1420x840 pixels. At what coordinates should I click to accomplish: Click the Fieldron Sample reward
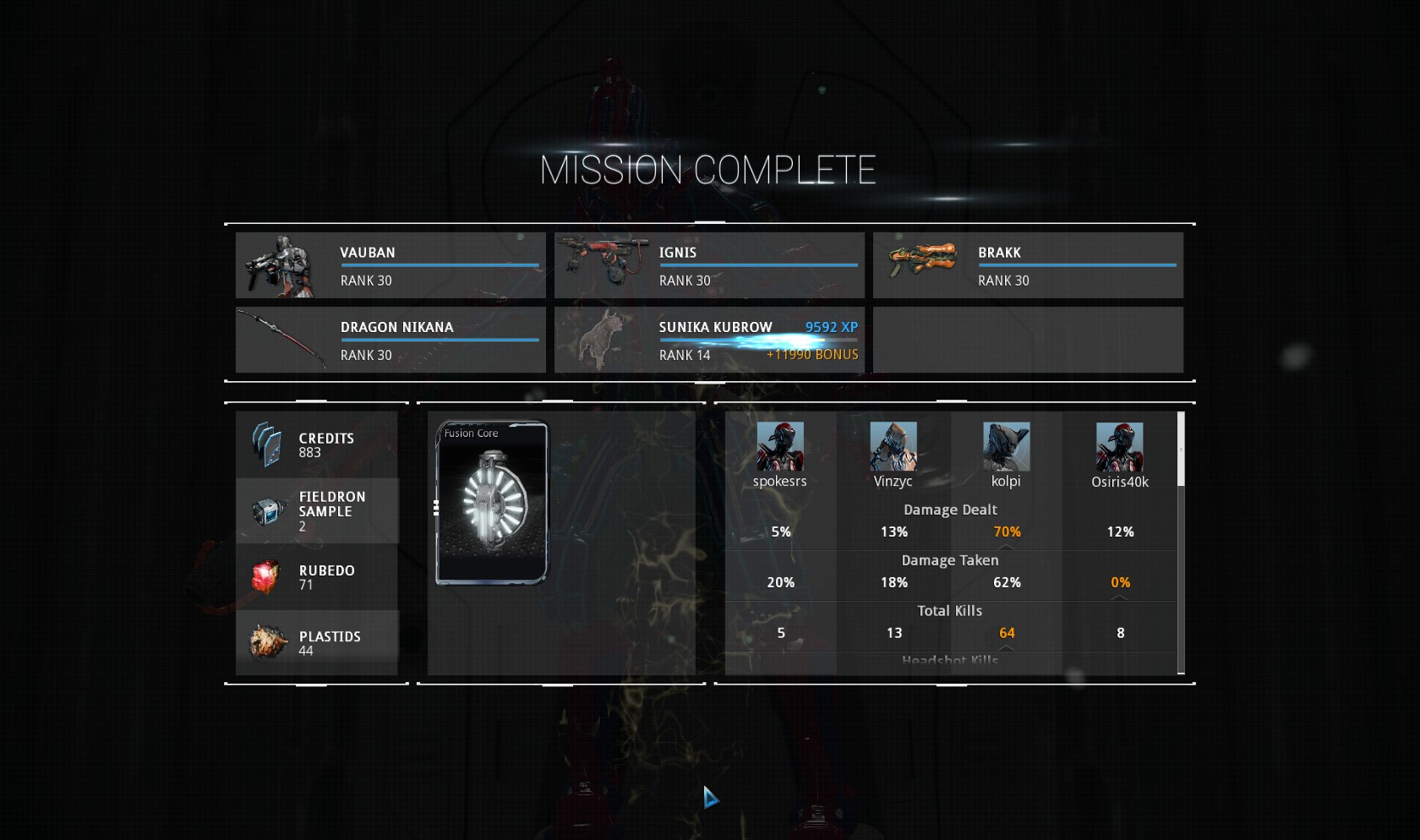pyautogui.click(x=317, y=511)
